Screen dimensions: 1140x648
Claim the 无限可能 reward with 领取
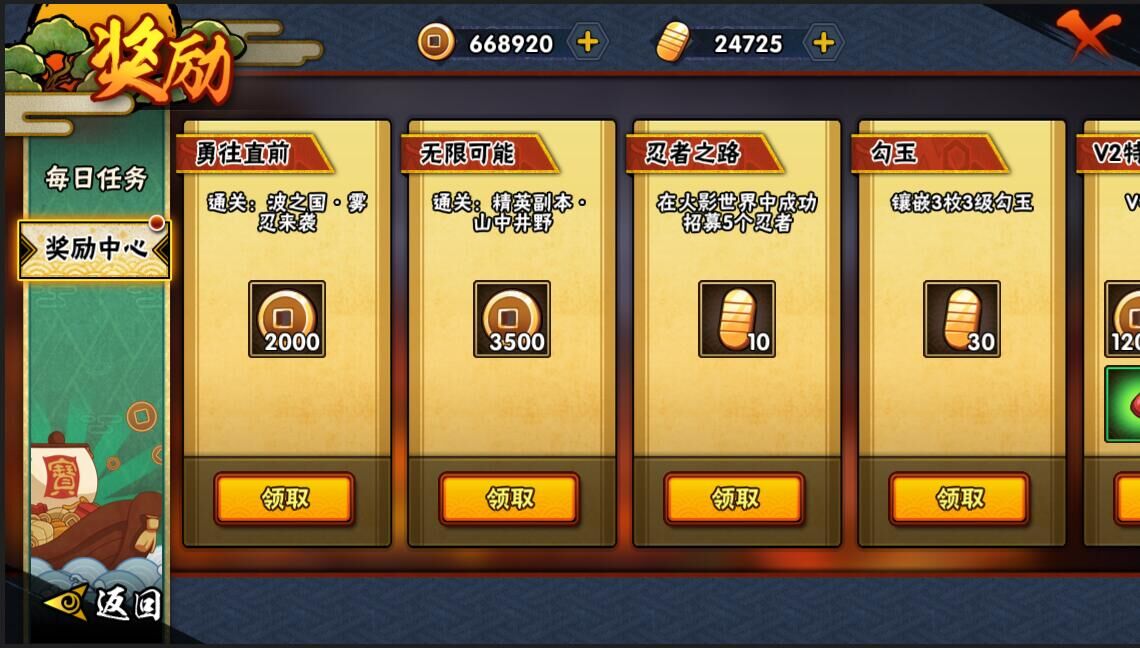click(509, 498)
